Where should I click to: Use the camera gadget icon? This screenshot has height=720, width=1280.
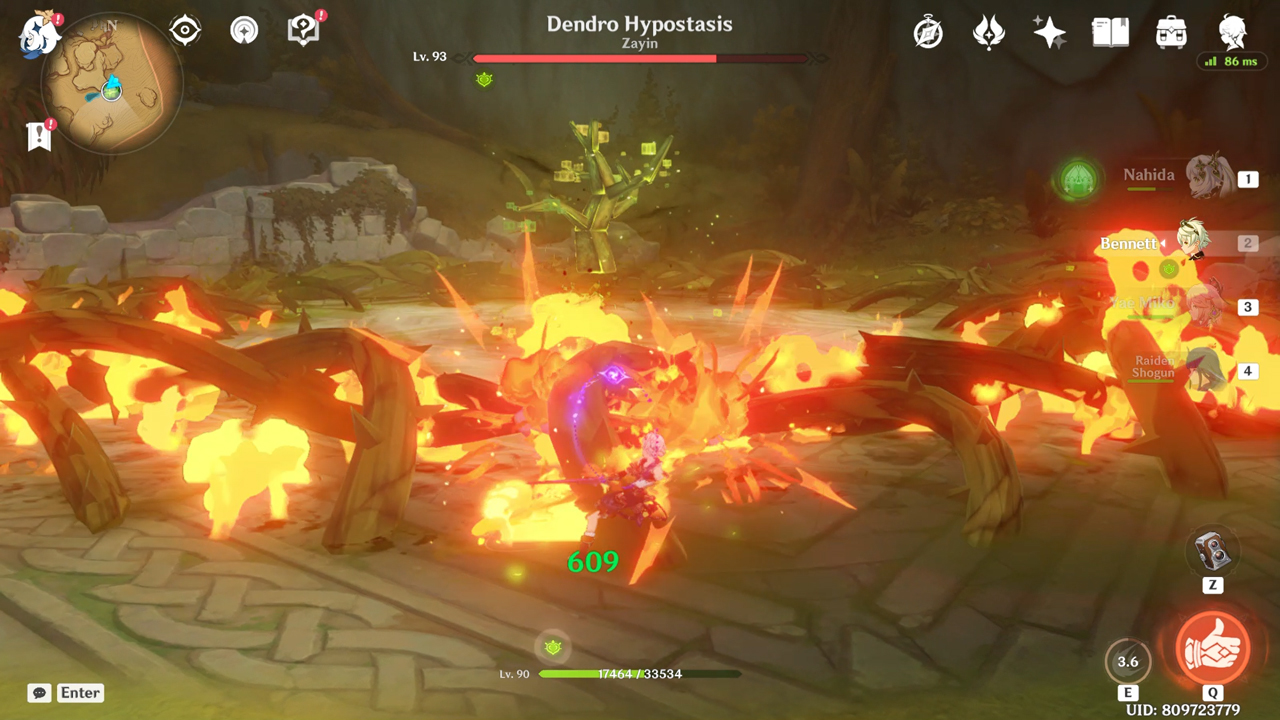[1212, 549]
